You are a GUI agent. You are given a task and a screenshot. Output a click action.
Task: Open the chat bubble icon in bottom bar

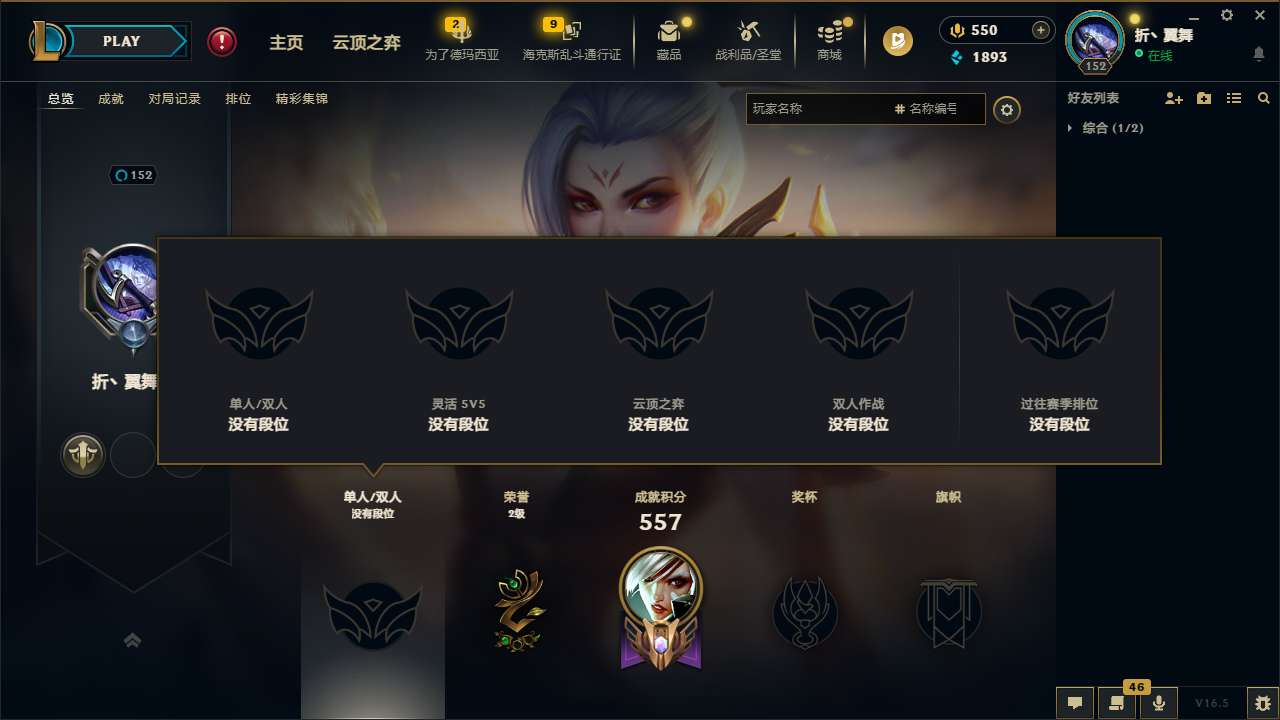coord(1073,703)
